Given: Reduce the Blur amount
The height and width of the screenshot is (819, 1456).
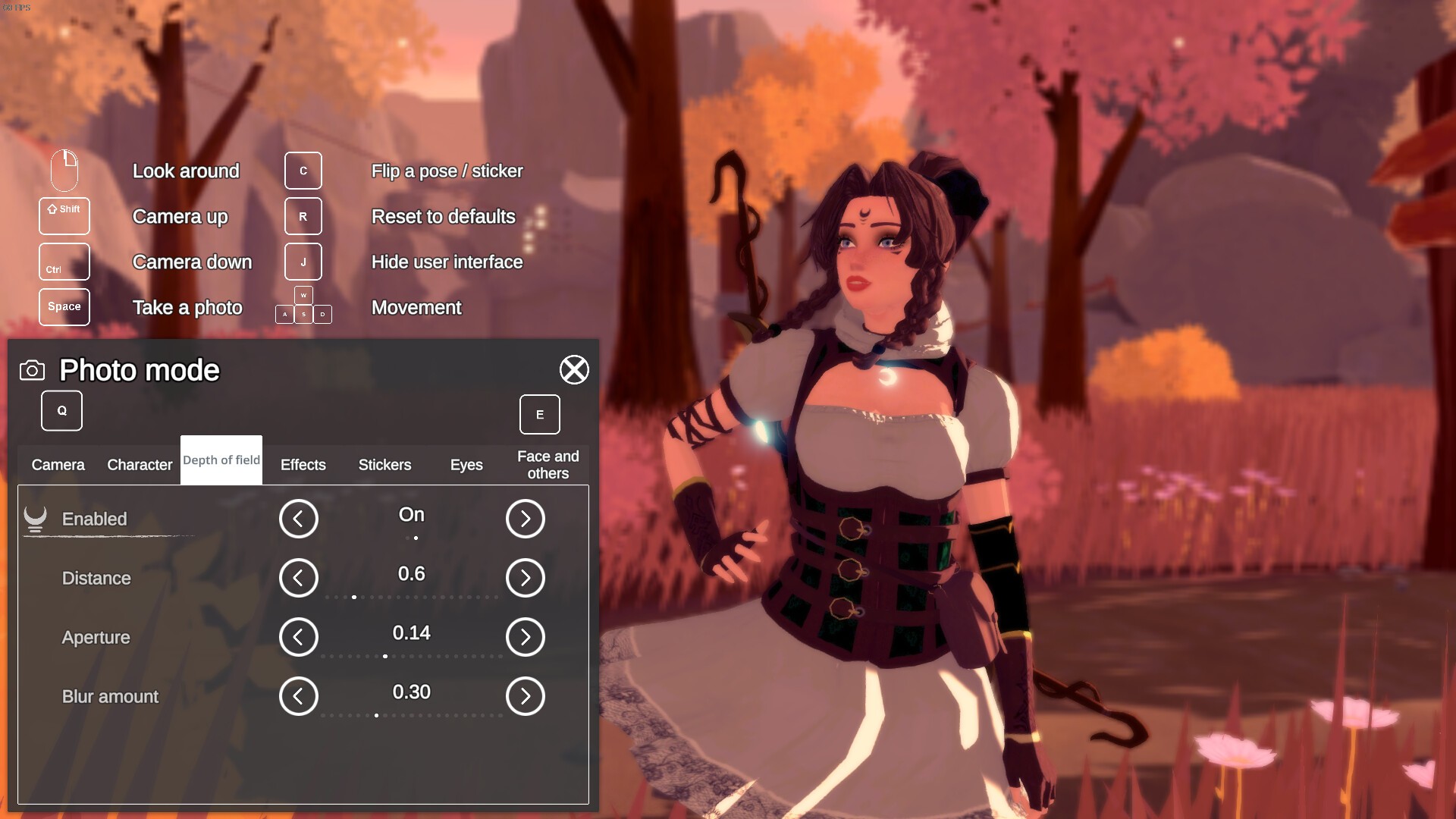Looking at the screenshot, I should [299, 696].
